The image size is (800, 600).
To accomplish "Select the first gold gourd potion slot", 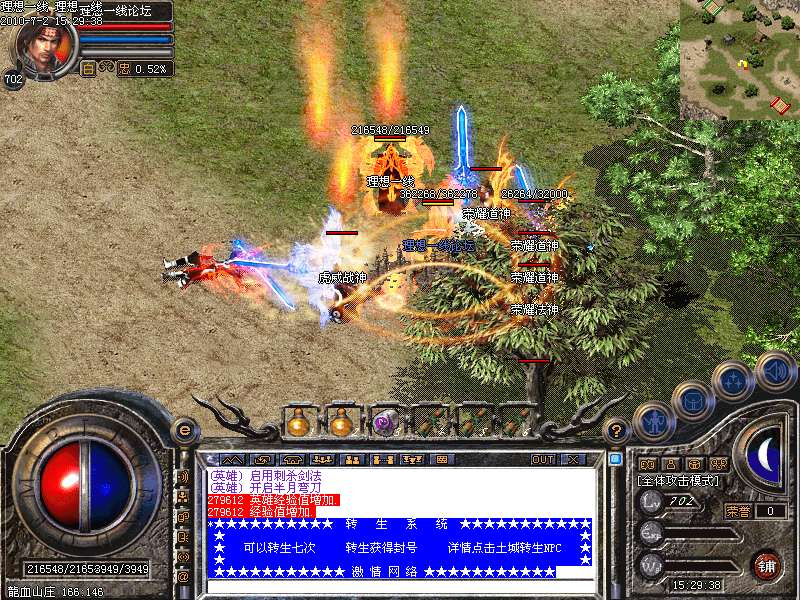I will [298, 423].
